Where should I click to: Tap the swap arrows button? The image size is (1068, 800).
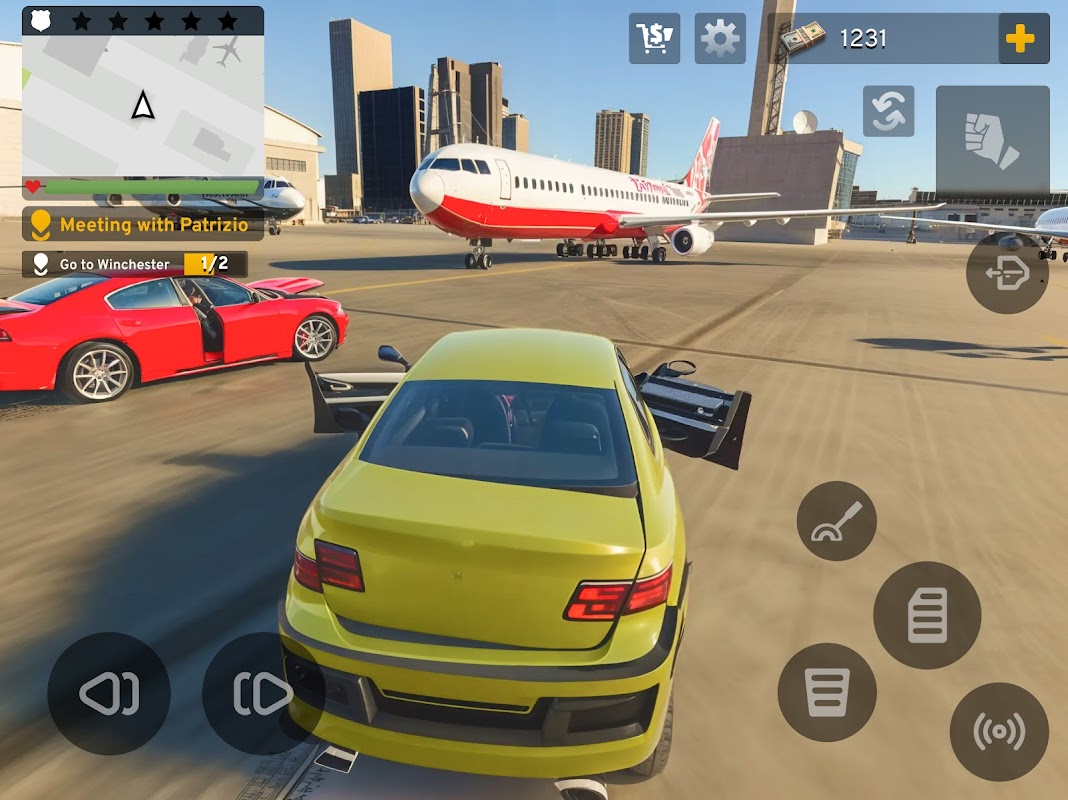[888, 111]
